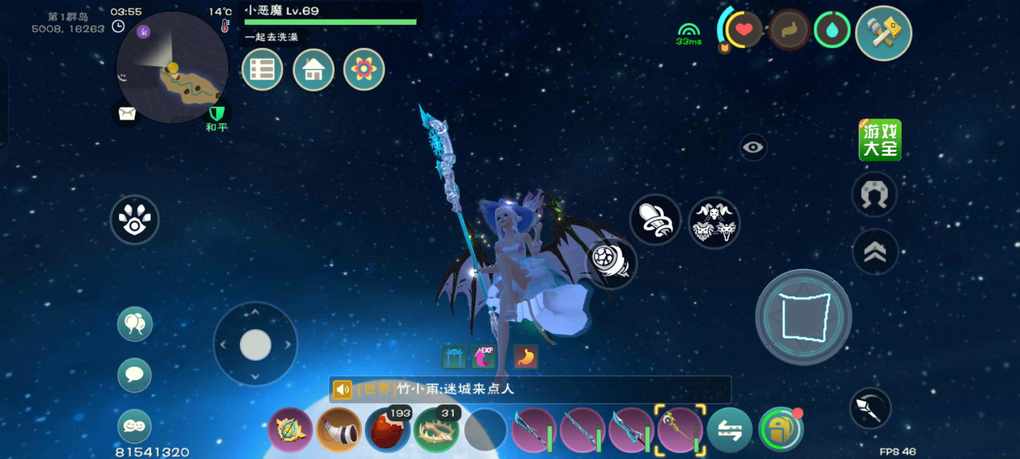Activate the horseshoe mount button
1020x459 pixels.
(874, 194)
